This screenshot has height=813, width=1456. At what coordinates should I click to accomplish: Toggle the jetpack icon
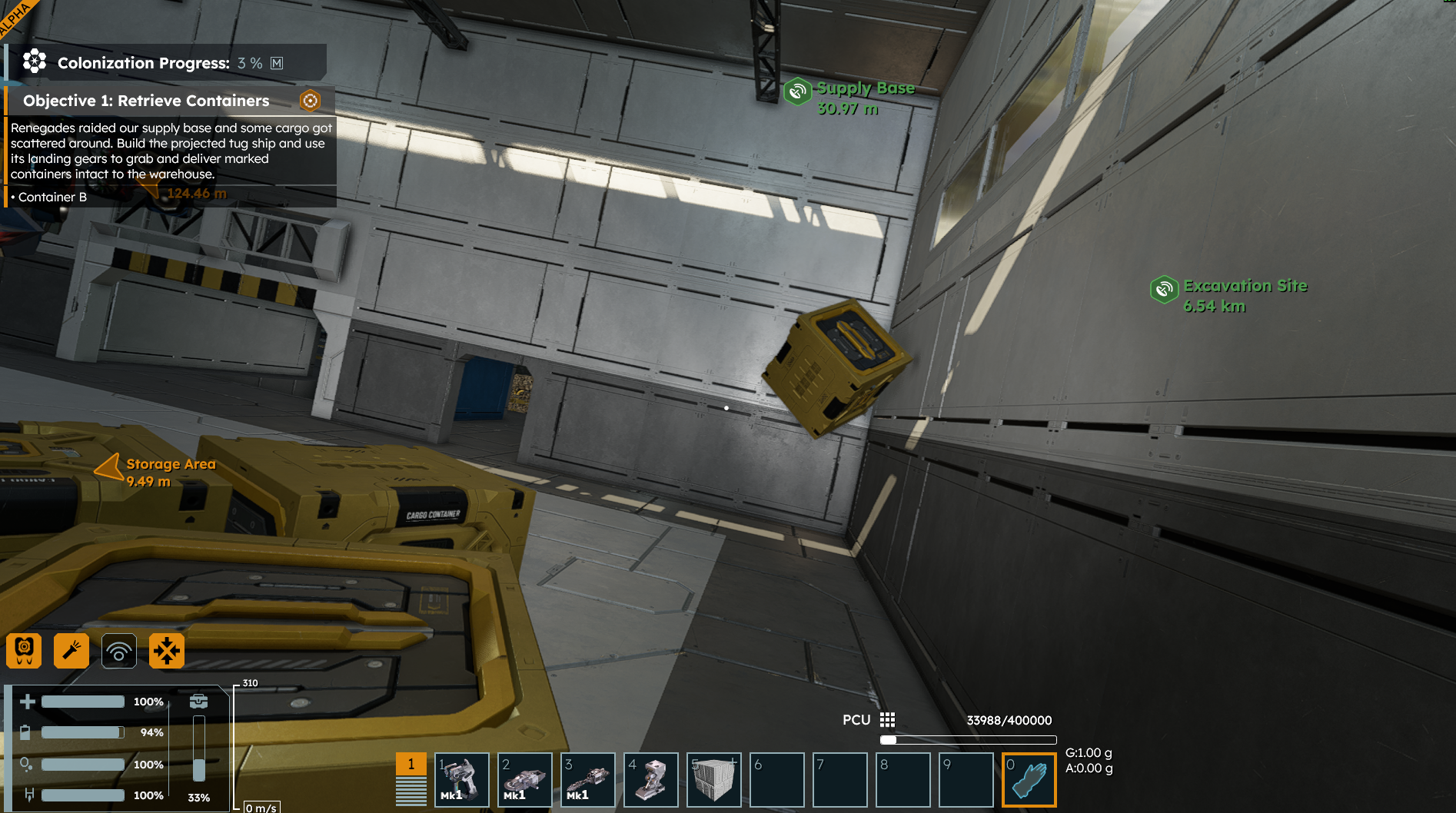point(24,651)
